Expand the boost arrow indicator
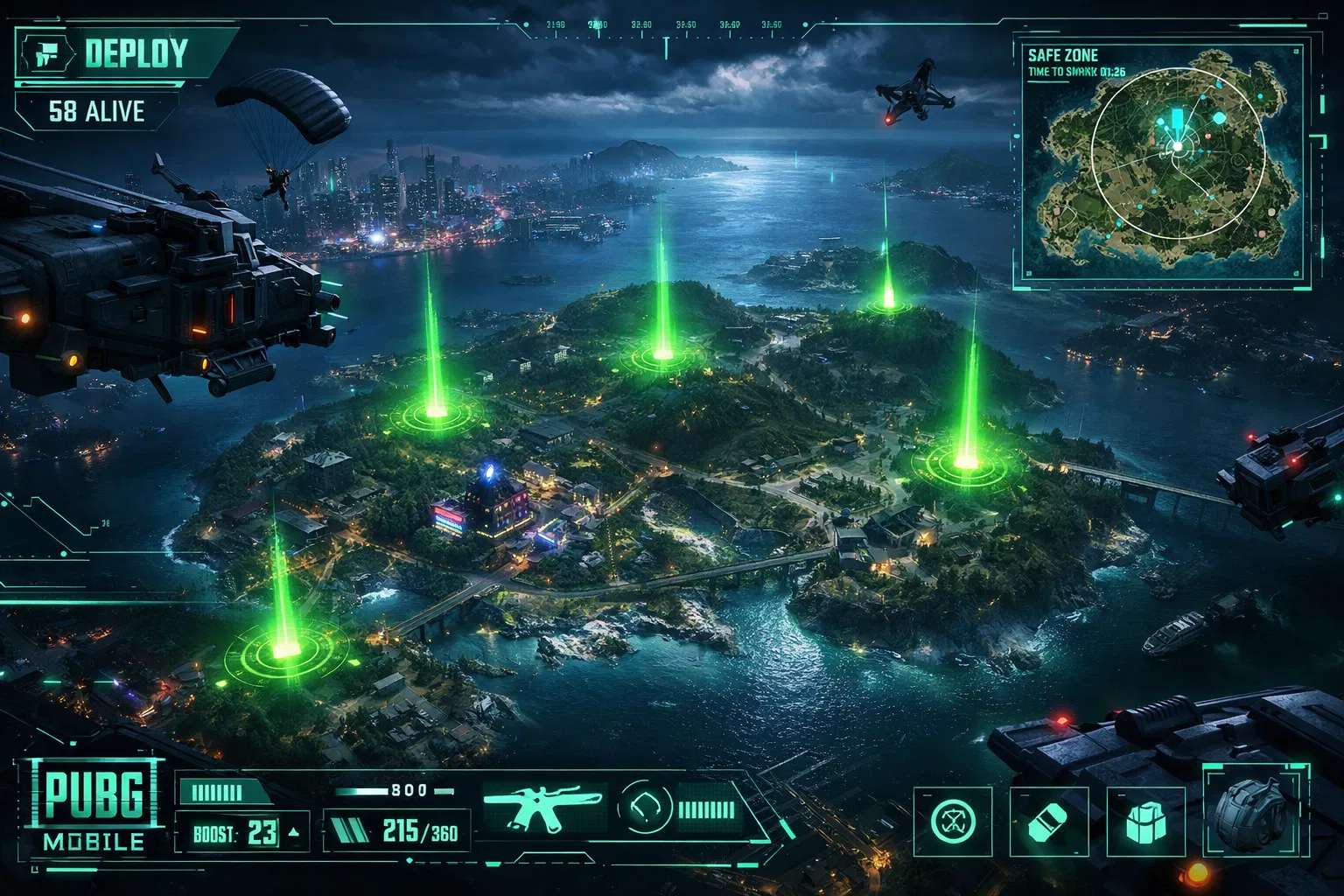Screen dimensions: 1344x896 [x=294, y=832]
